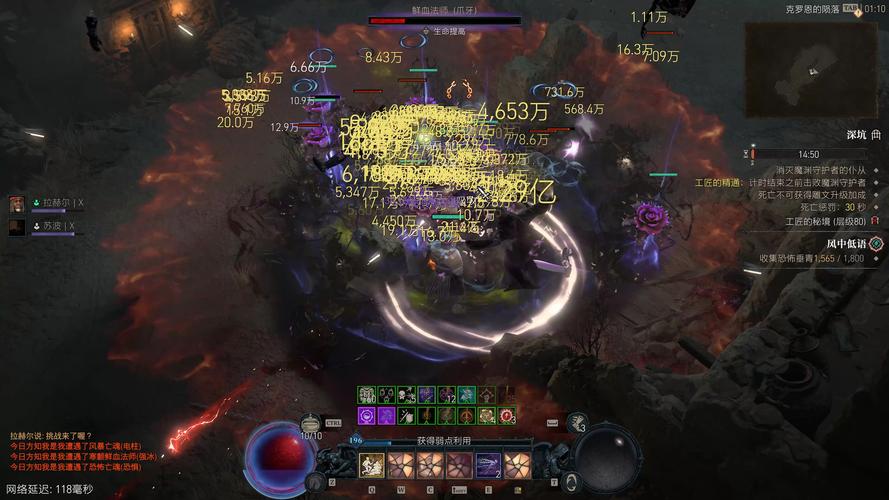
Task: Select party member 苏波's portrait
Action: point(17,227)
